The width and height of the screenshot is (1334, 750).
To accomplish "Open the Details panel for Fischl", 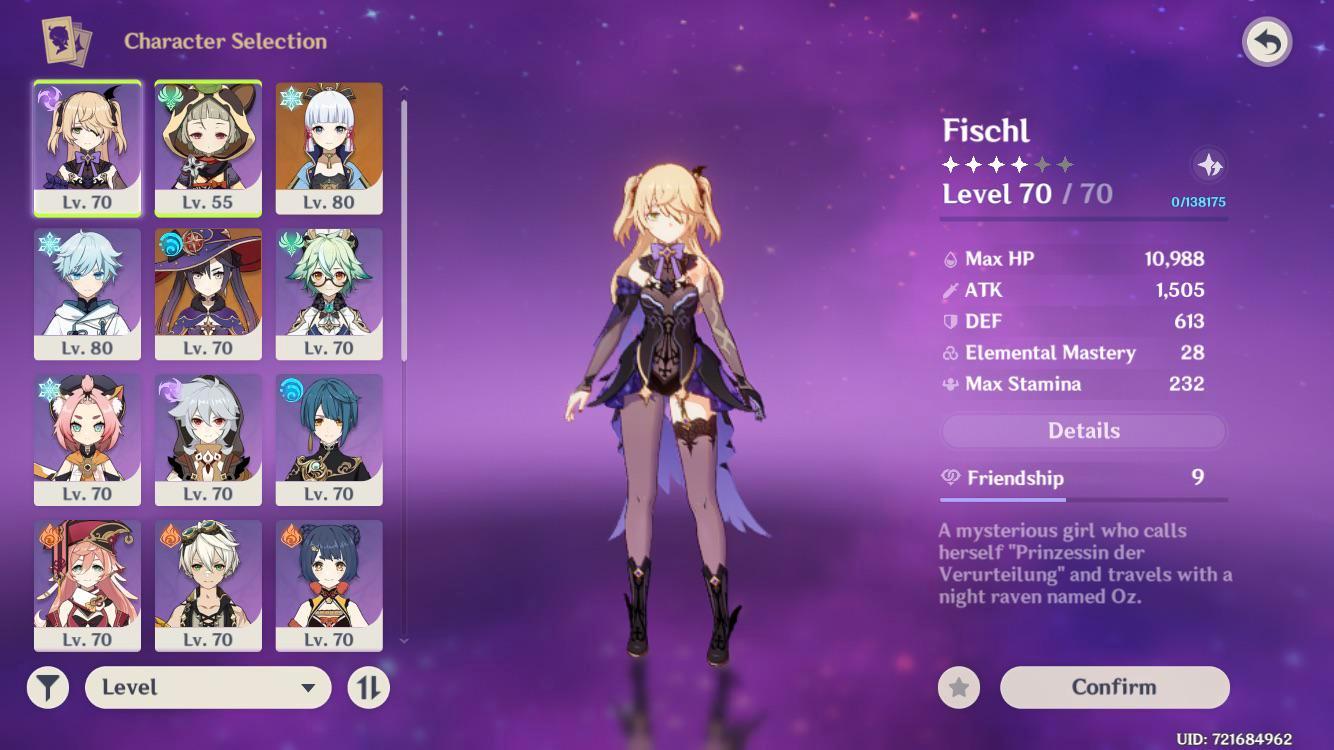I will pyautogui.click(x=1083, y=430).
